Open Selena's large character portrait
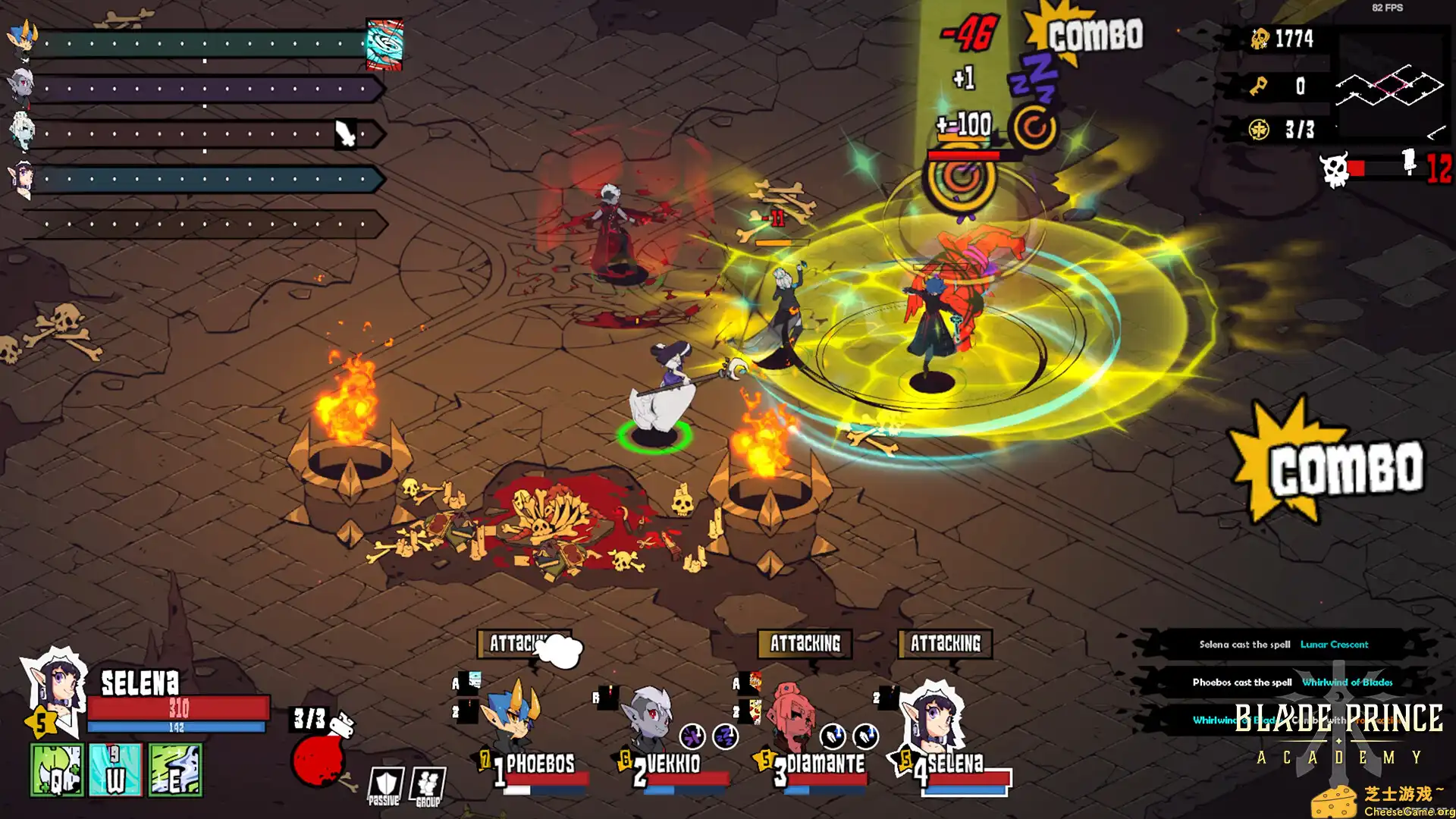The image size is (1456, 819). click(x=55, y=690)
